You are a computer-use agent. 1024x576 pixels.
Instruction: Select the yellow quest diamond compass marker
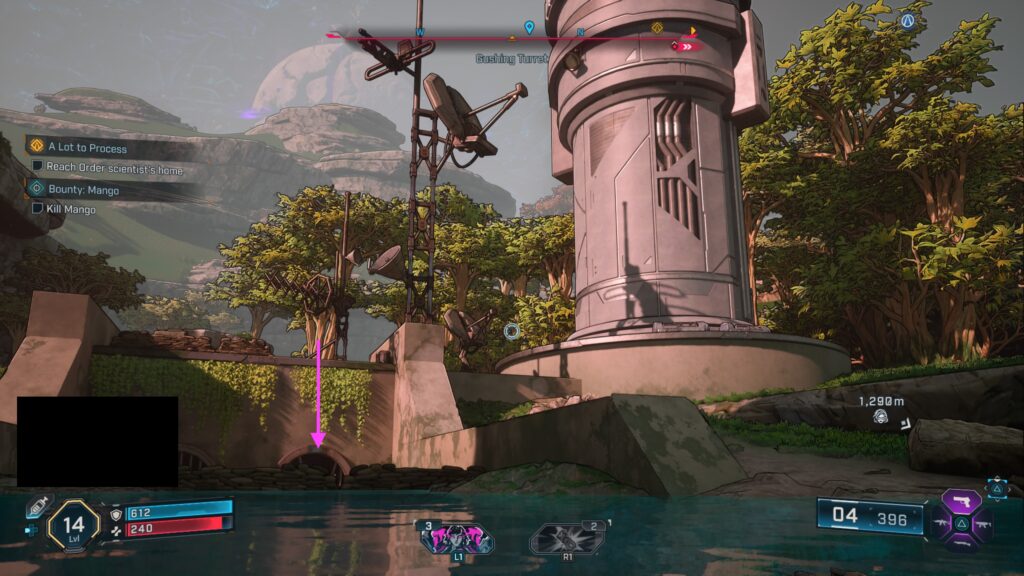(657, 28)
